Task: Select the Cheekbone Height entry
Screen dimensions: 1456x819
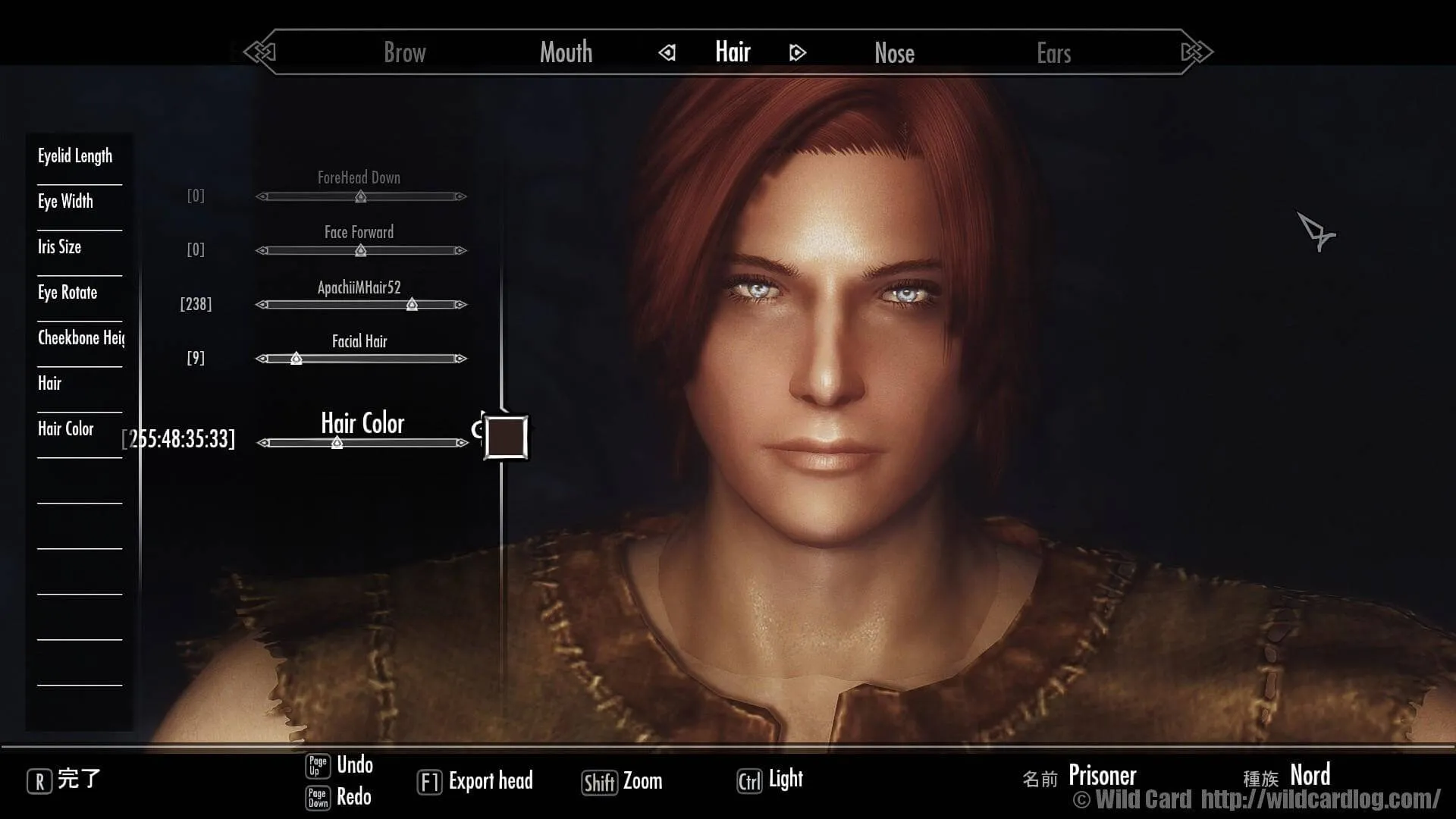Action: pos(80,338)
